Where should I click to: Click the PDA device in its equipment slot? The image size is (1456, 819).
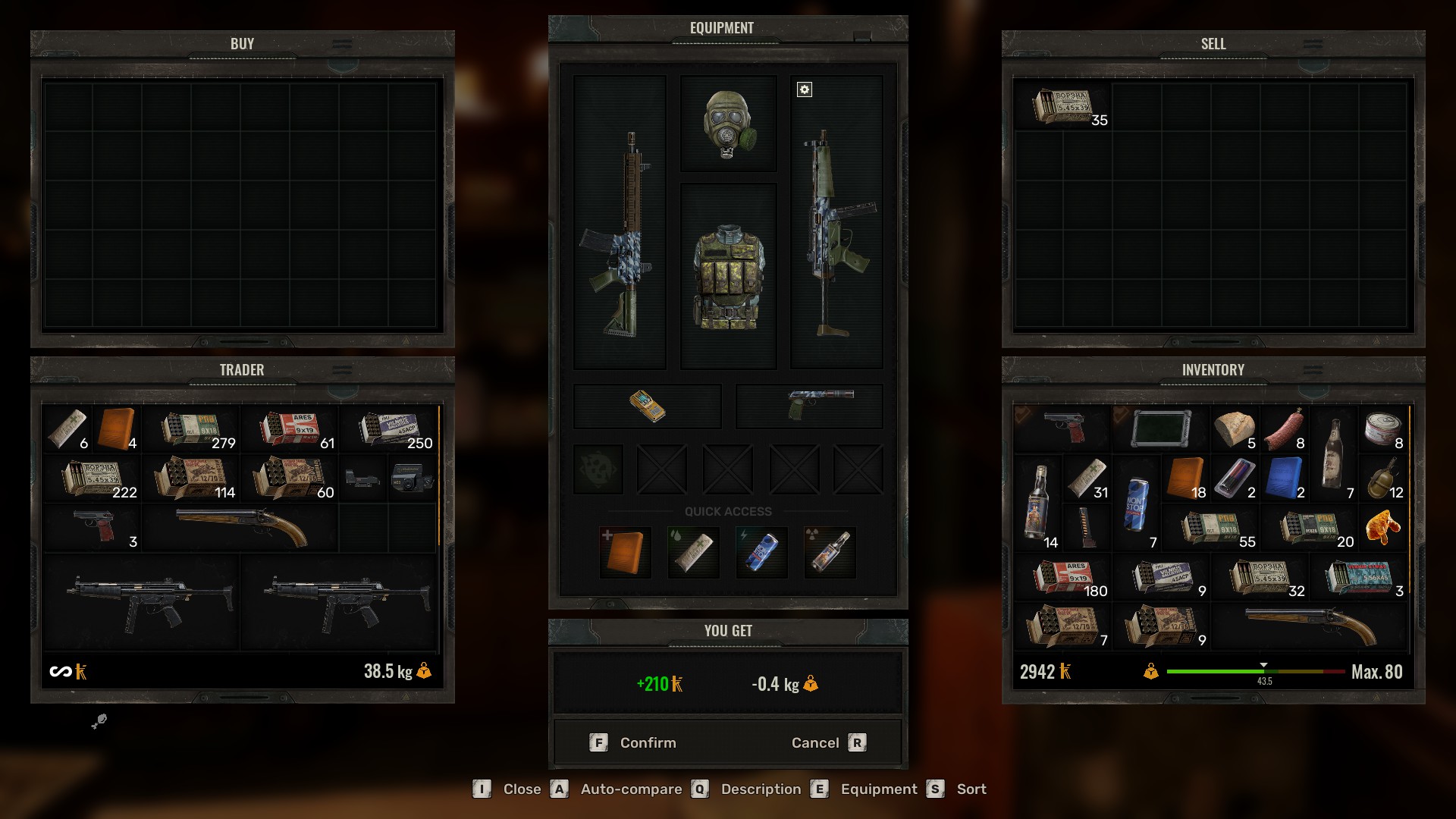647,406
